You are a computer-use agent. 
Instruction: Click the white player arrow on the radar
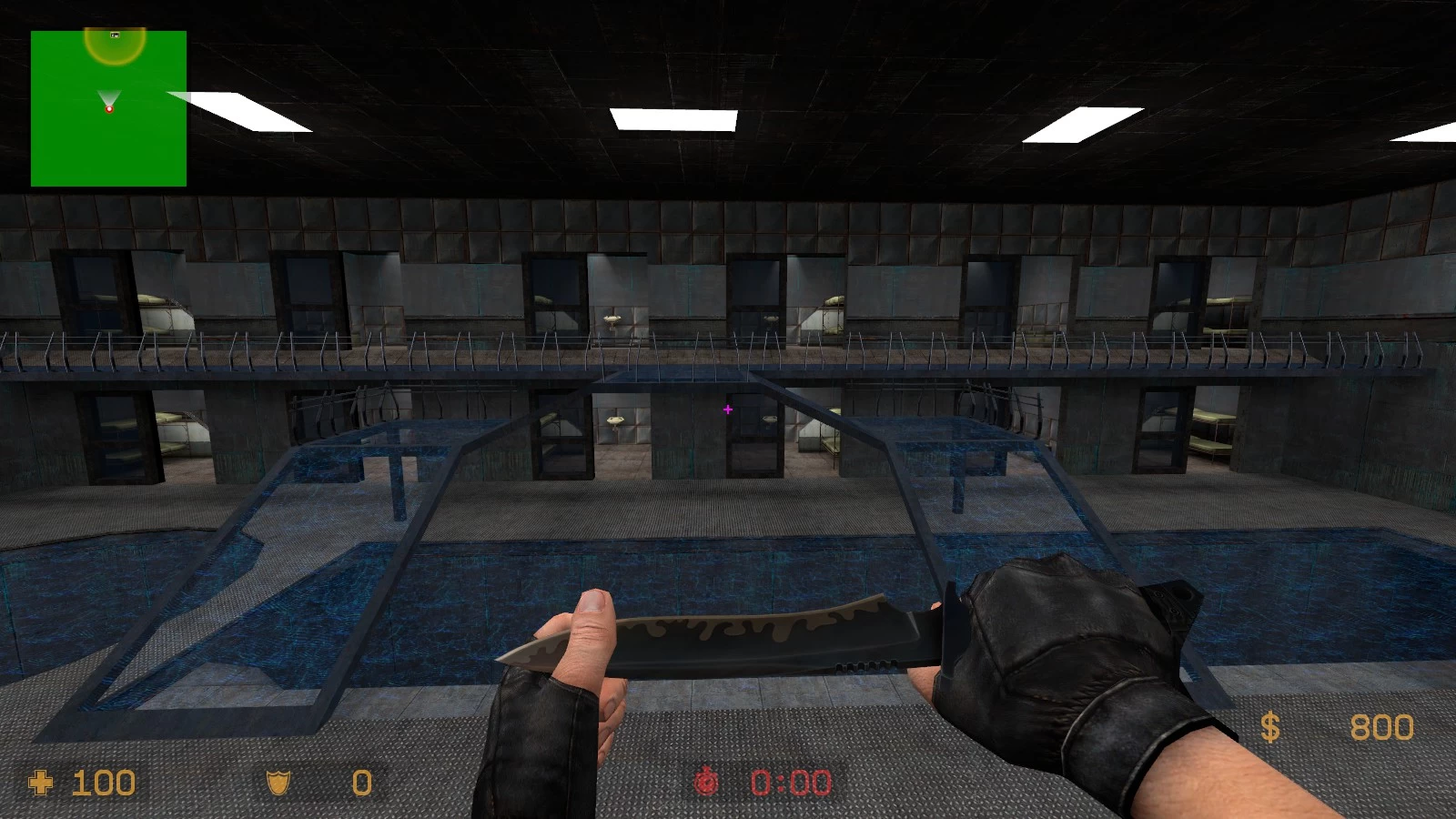(x=109, y=95)
